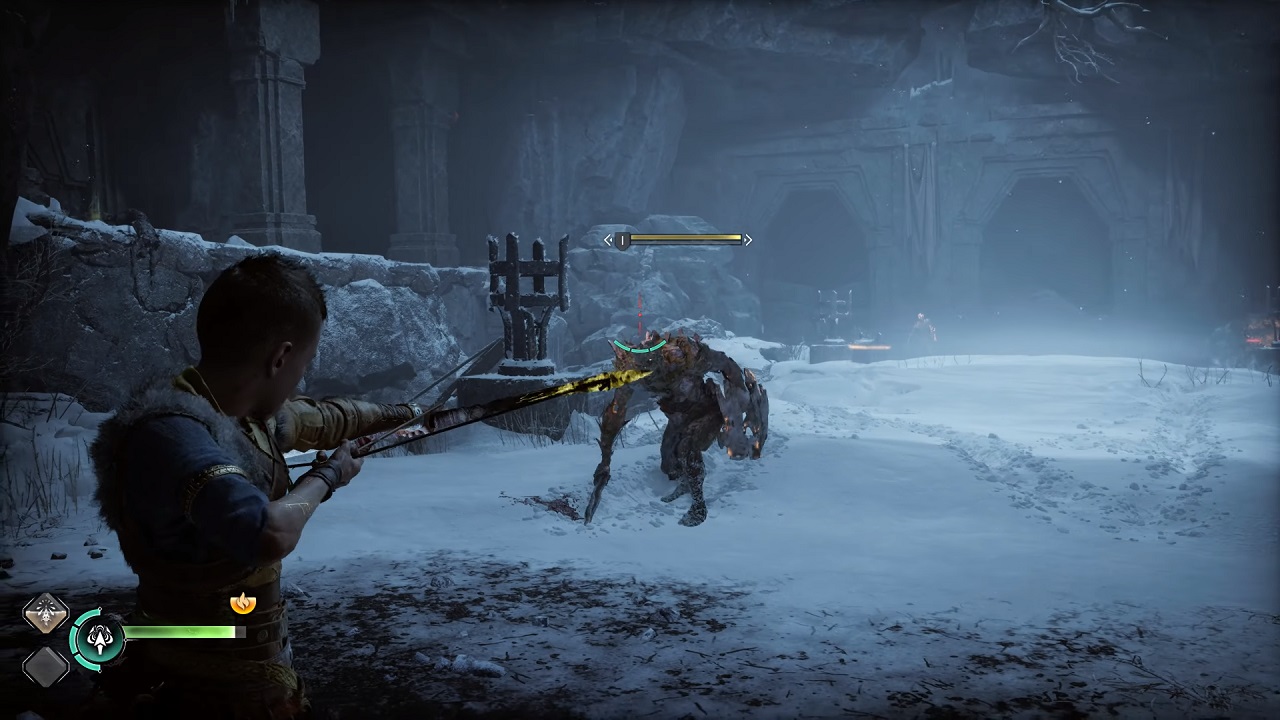Click the orange flame rage icon
The image size is (1280, 720).
241,602
